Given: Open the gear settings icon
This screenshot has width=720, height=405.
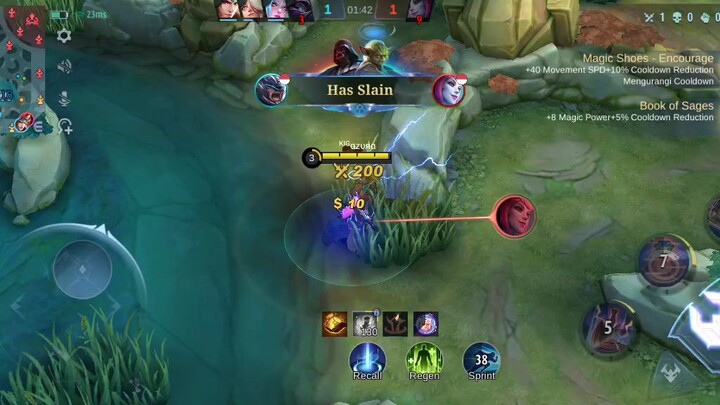Looking at the screenshot, I should 64,36.
